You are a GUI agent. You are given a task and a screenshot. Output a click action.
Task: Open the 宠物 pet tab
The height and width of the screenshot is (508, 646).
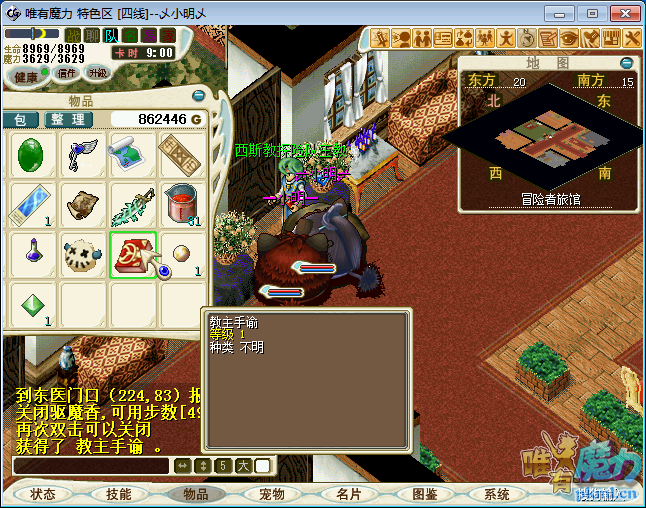coord(272,494)
